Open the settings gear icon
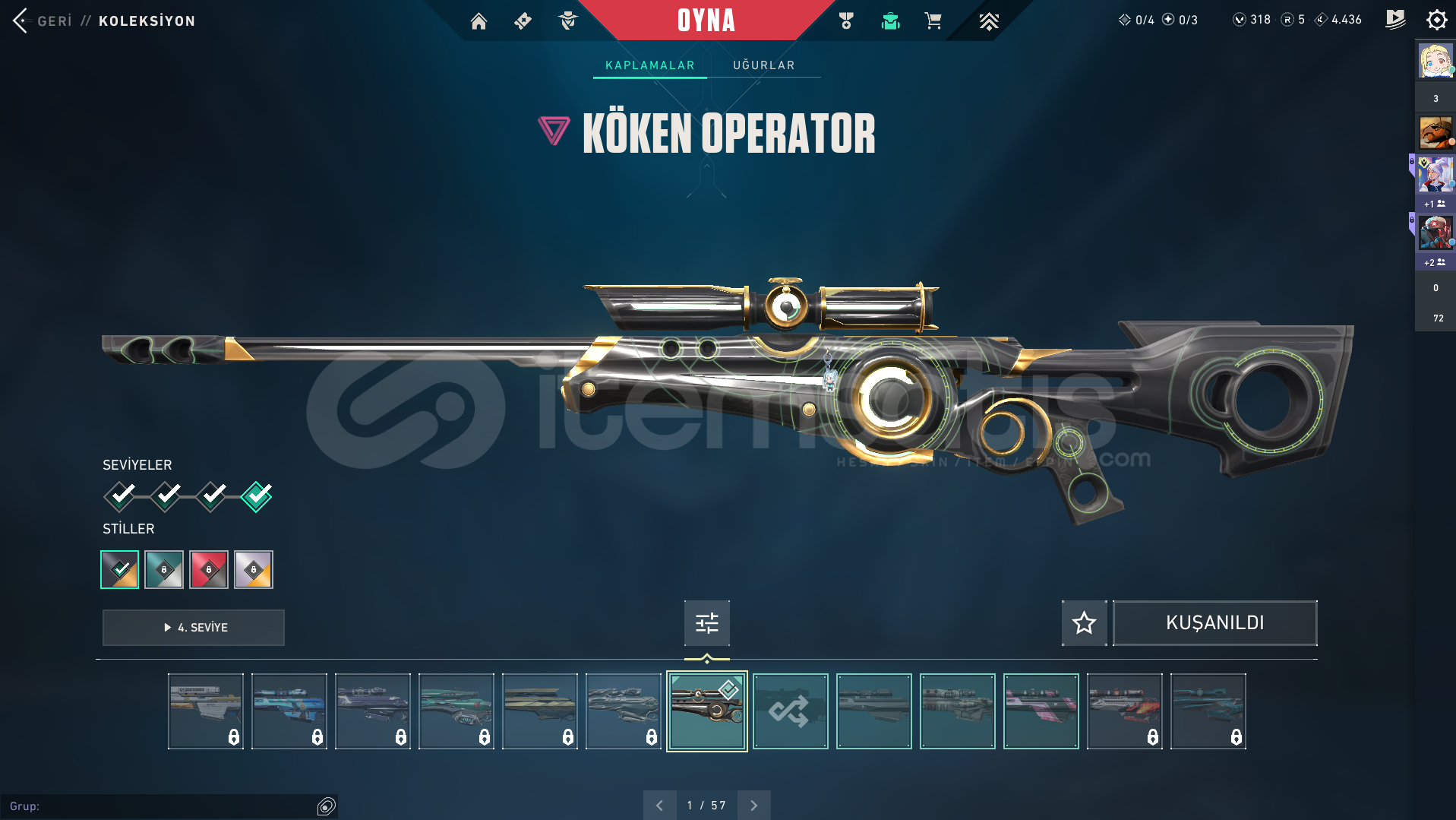The width and height of the screenshot is (1456, 820). tap(1436, 20)
